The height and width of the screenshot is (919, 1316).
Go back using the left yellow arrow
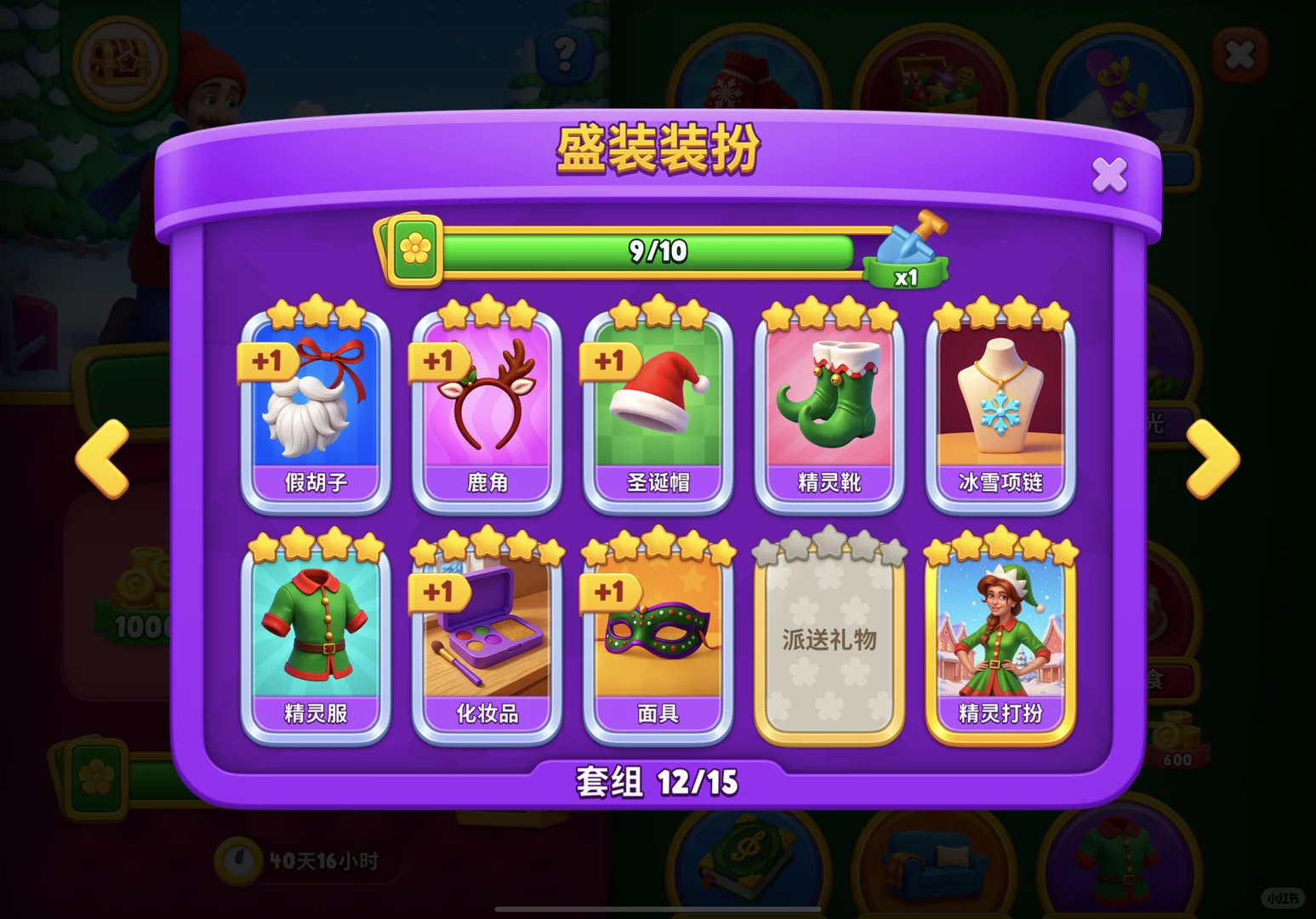[x=104, y=459]
